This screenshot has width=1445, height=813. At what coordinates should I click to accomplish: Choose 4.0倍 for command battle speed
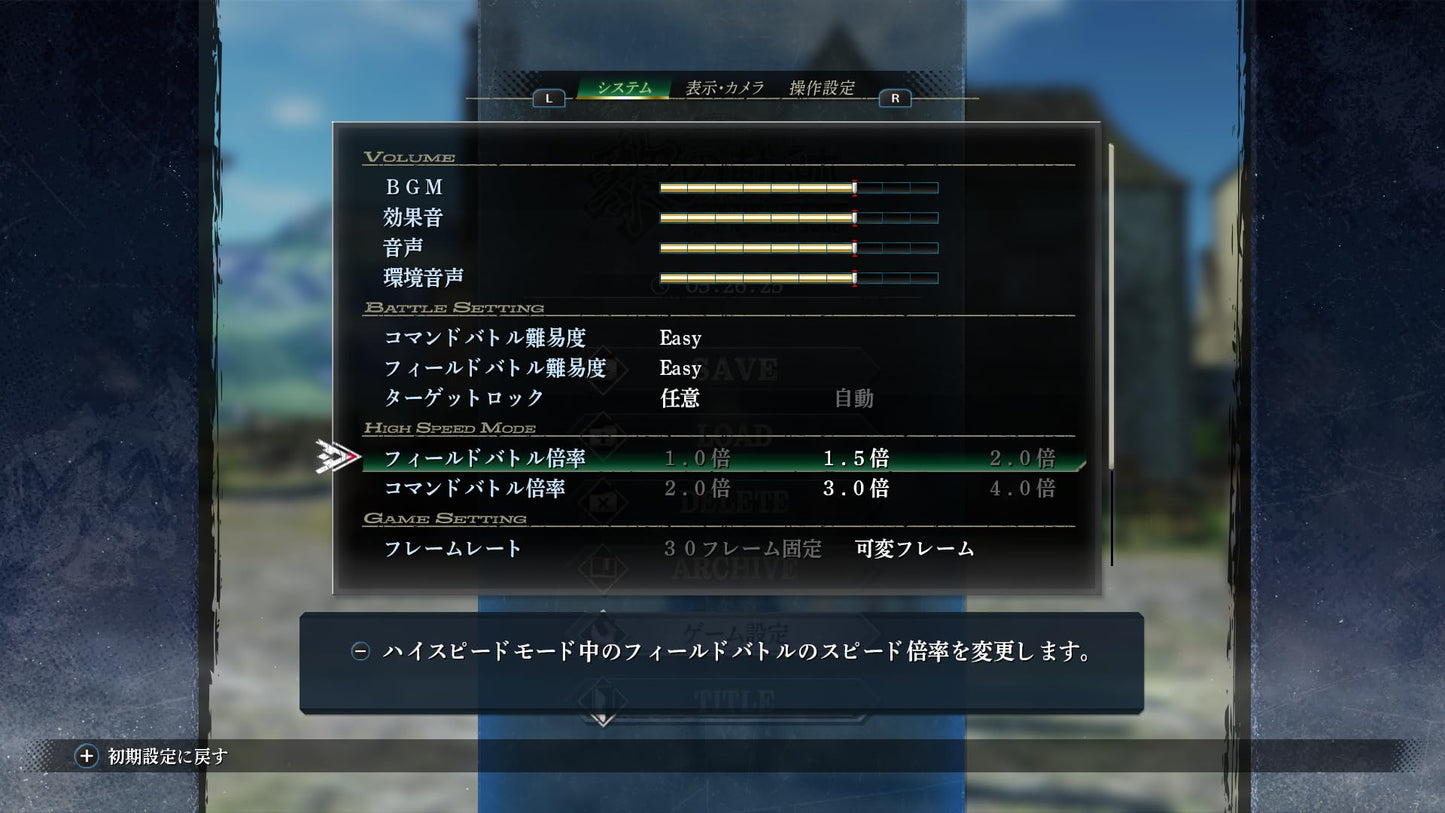click(x=1022, y=488)
